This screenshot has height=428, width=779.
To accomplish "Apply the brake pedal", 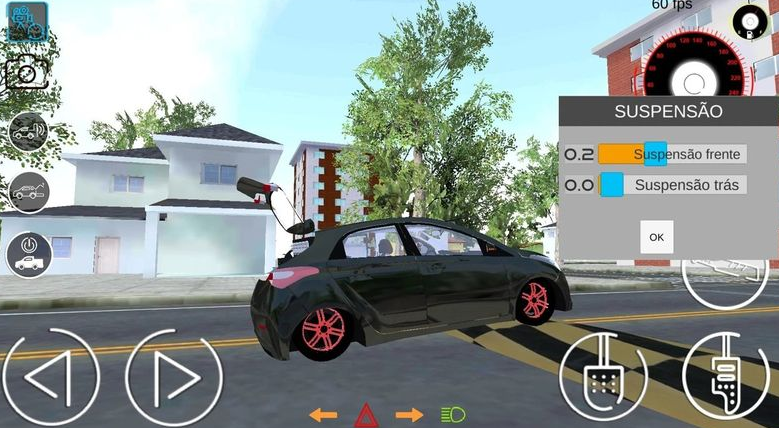I will (x=603, y=377).
